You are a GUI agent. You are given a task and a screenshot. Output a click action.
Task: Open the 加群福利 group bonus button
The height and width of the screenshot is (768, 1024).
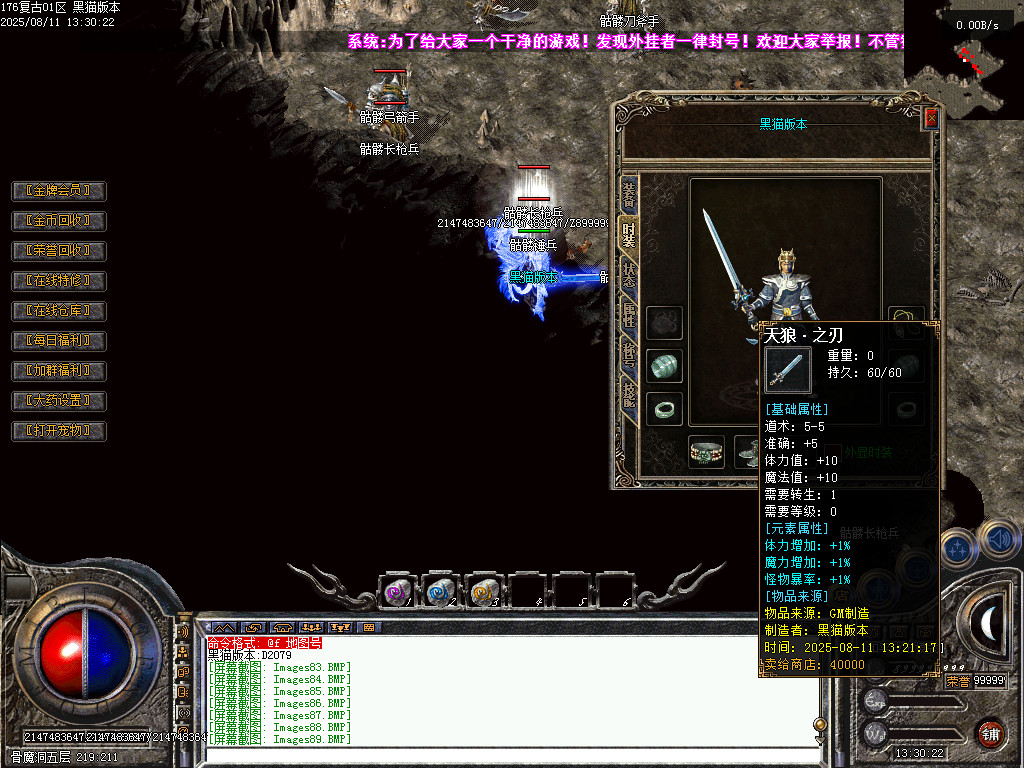click(x=58, y=370)
